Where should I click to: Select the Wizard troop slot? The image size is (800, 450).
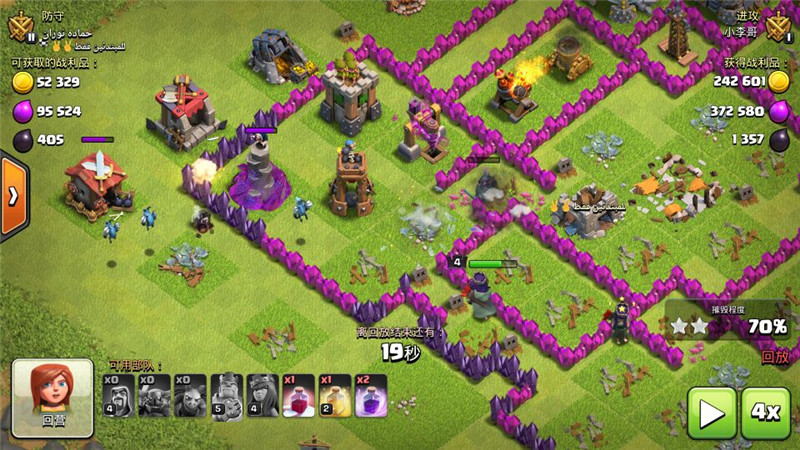(118, 396)
